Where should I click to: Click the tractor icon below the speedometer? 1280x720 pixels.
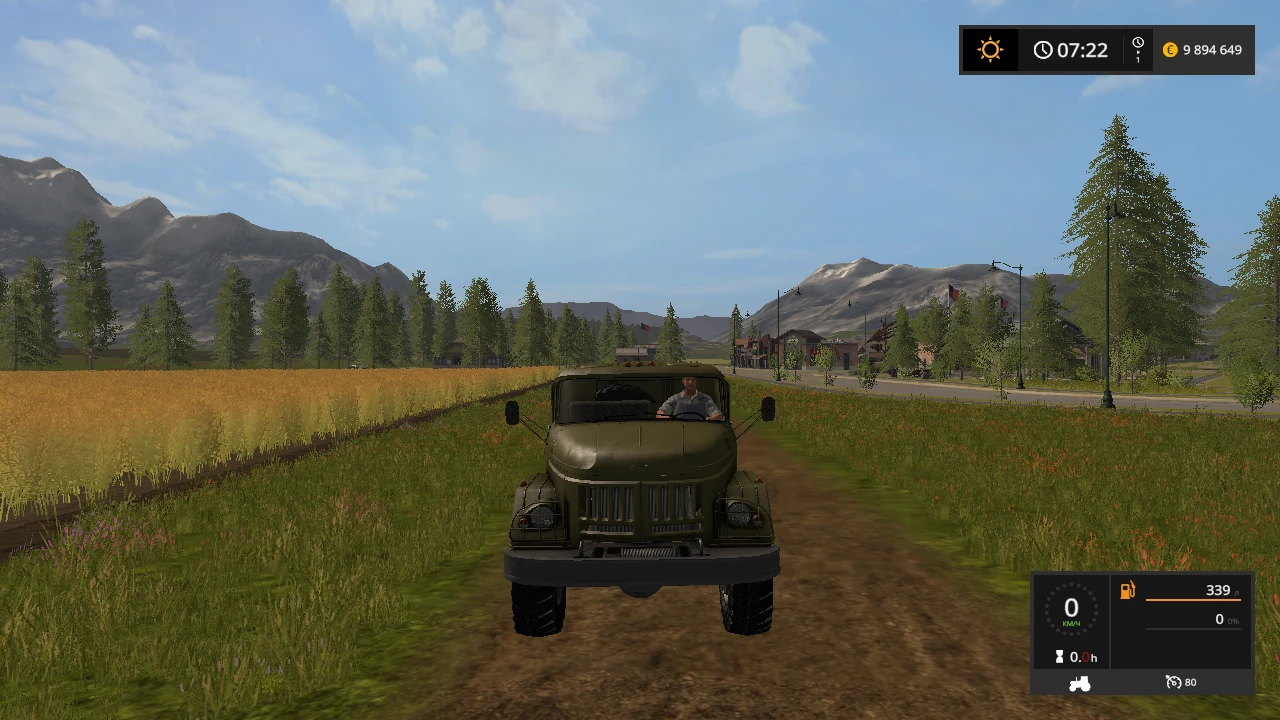[1078, 681]
